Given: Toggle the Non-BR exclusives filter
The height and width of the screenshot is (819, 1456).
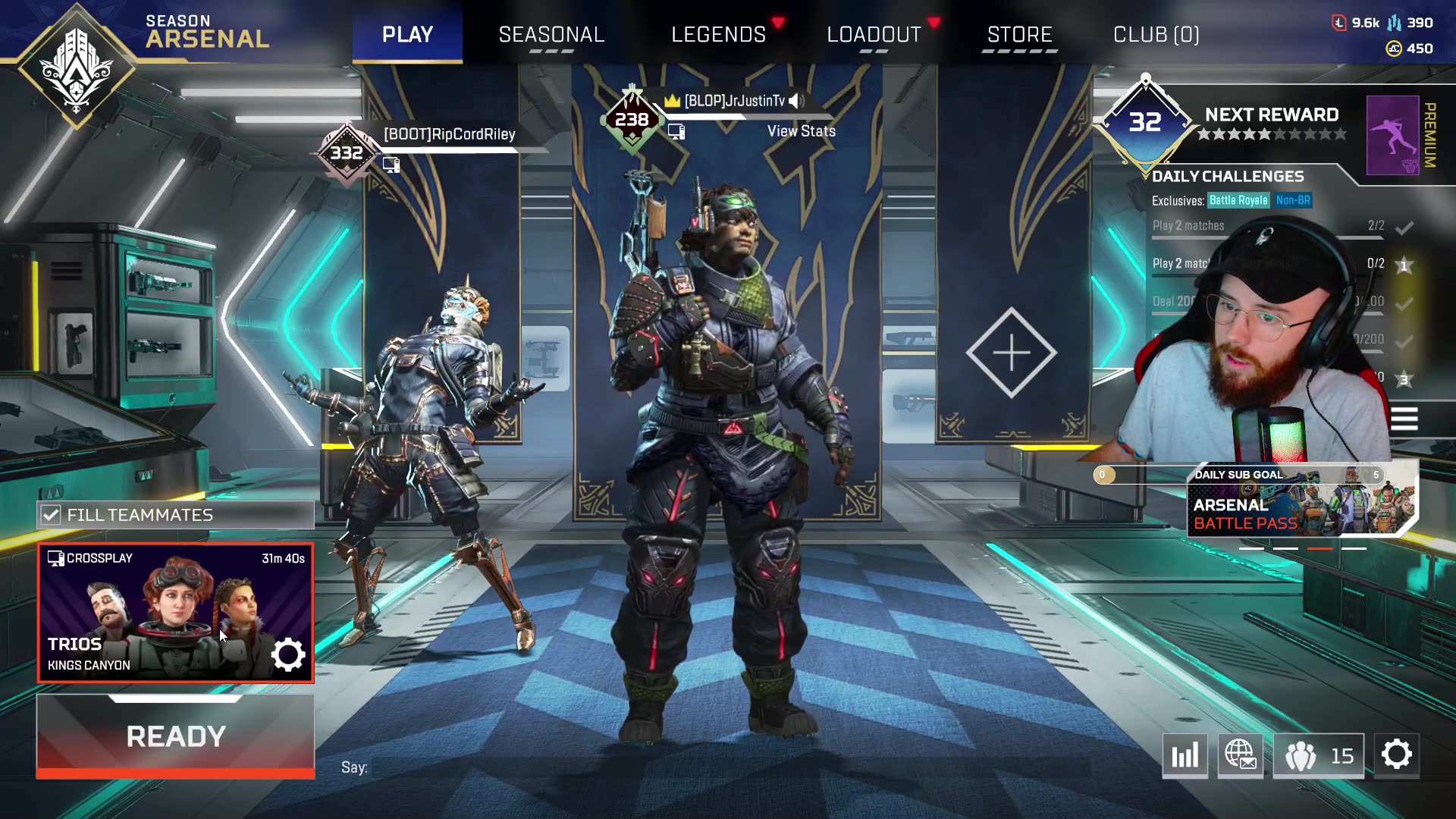Looking at the screenshot, I should tap(1294, 201).
